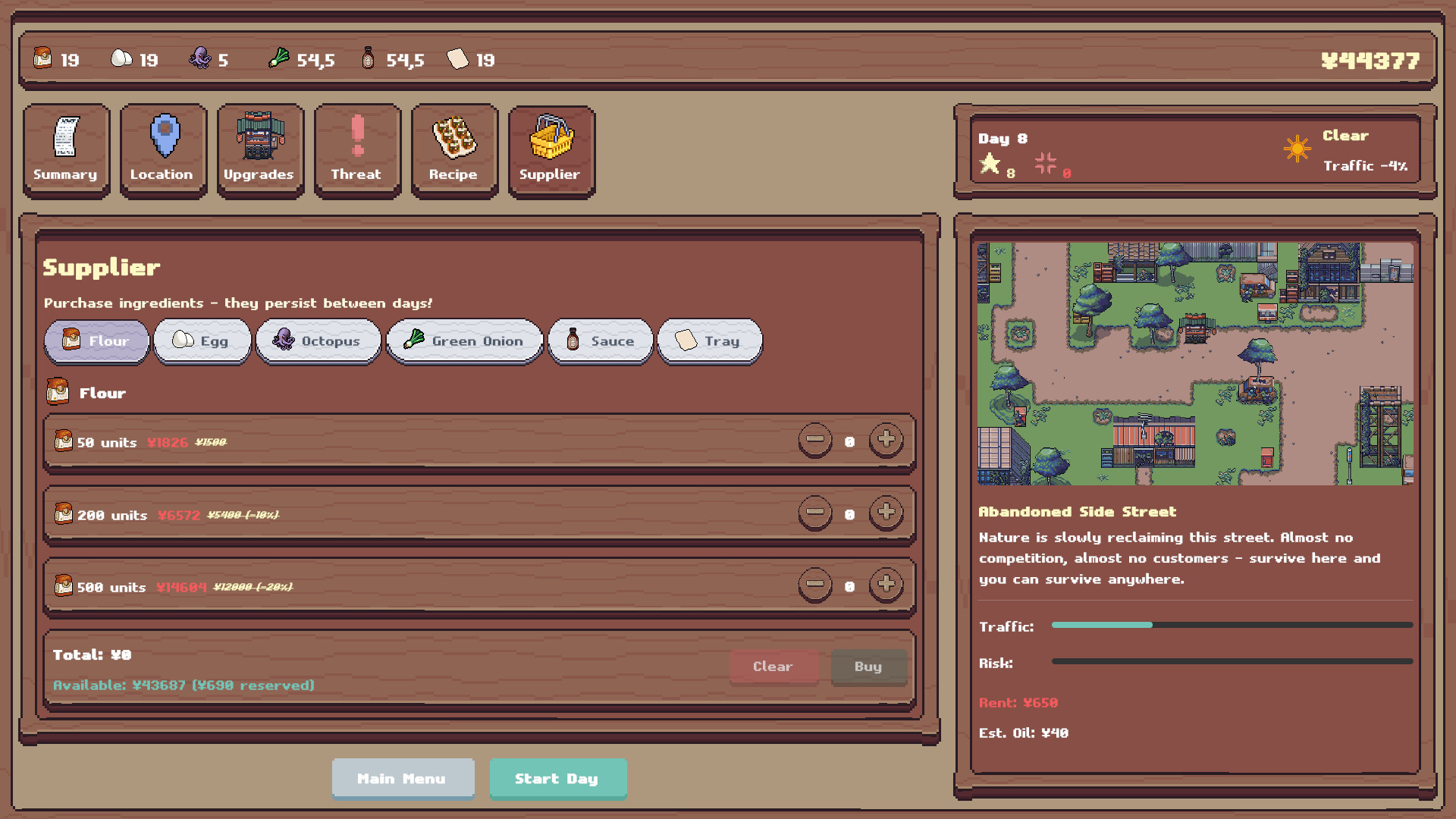Check the Threat panel
The height and width of the screenshot is (819, 1456).
point(357,149)
